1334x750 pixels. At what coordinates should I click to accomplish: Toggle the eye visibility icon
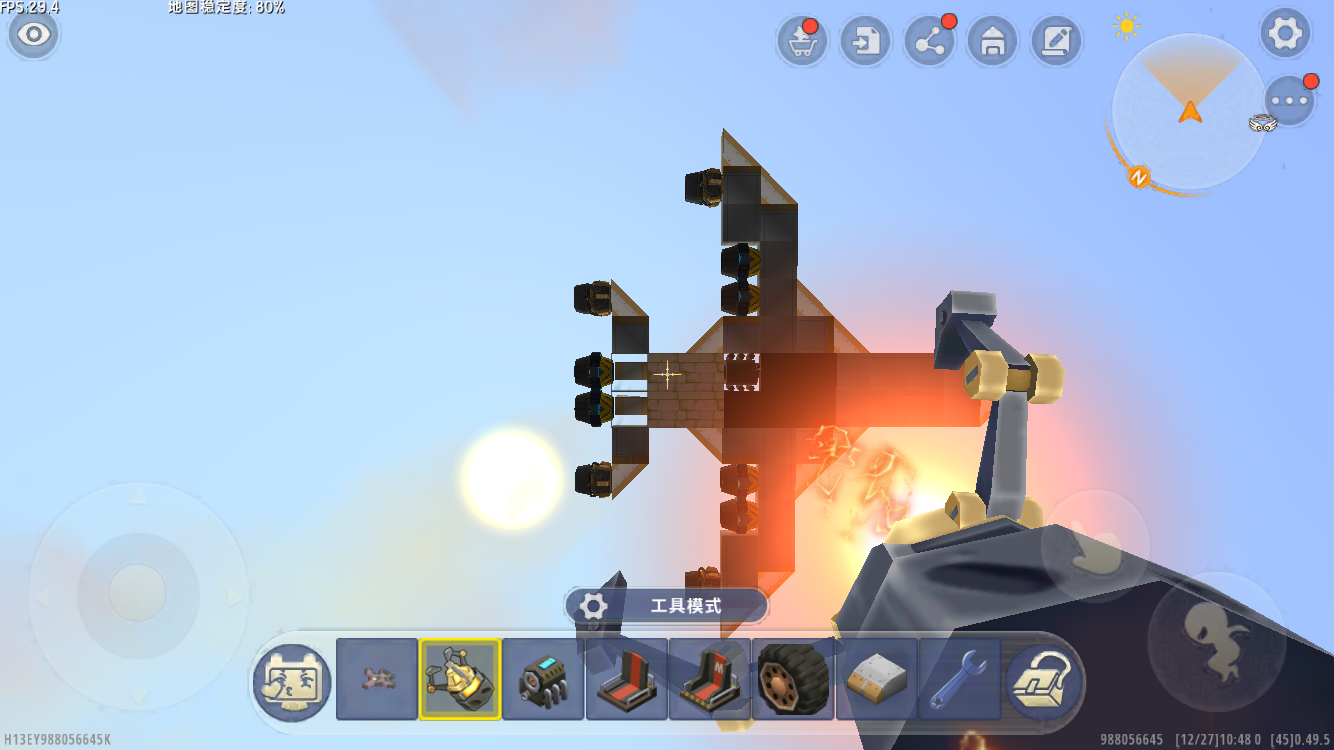point(34,35)
